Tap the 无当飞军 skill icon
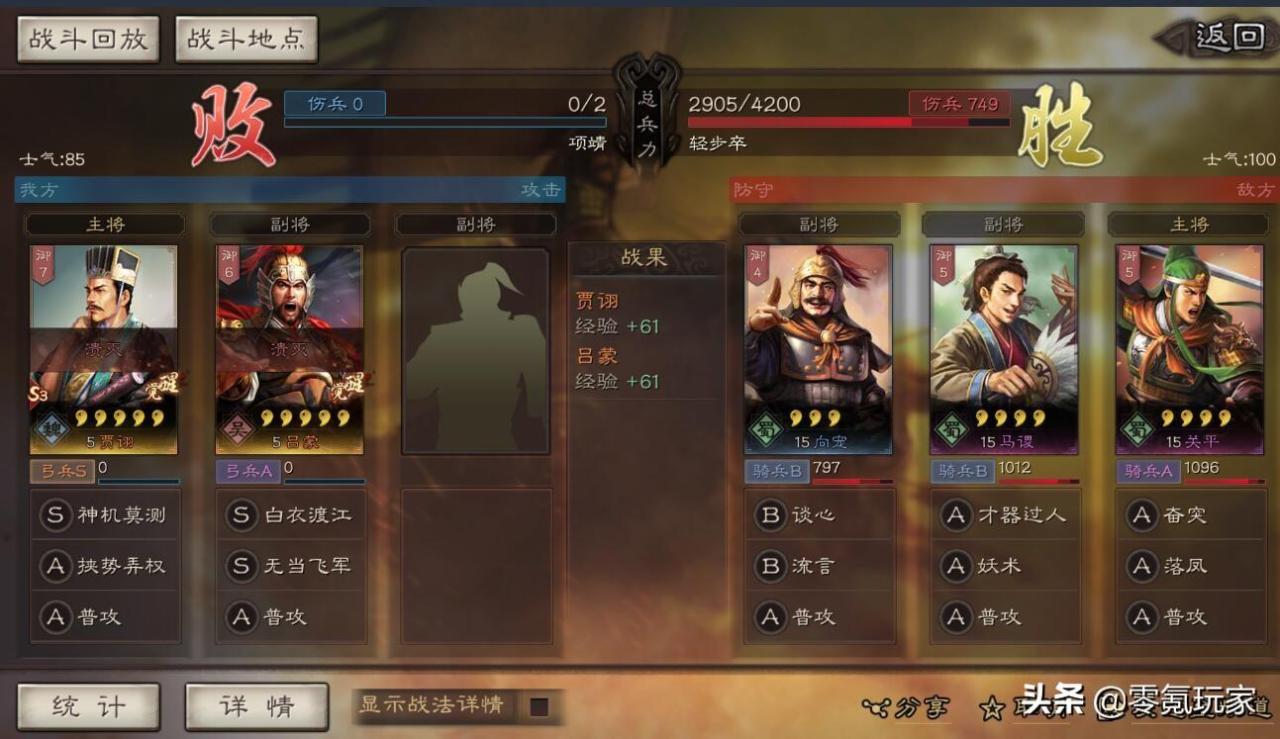The image size is (1280, 739). point(289,567)
